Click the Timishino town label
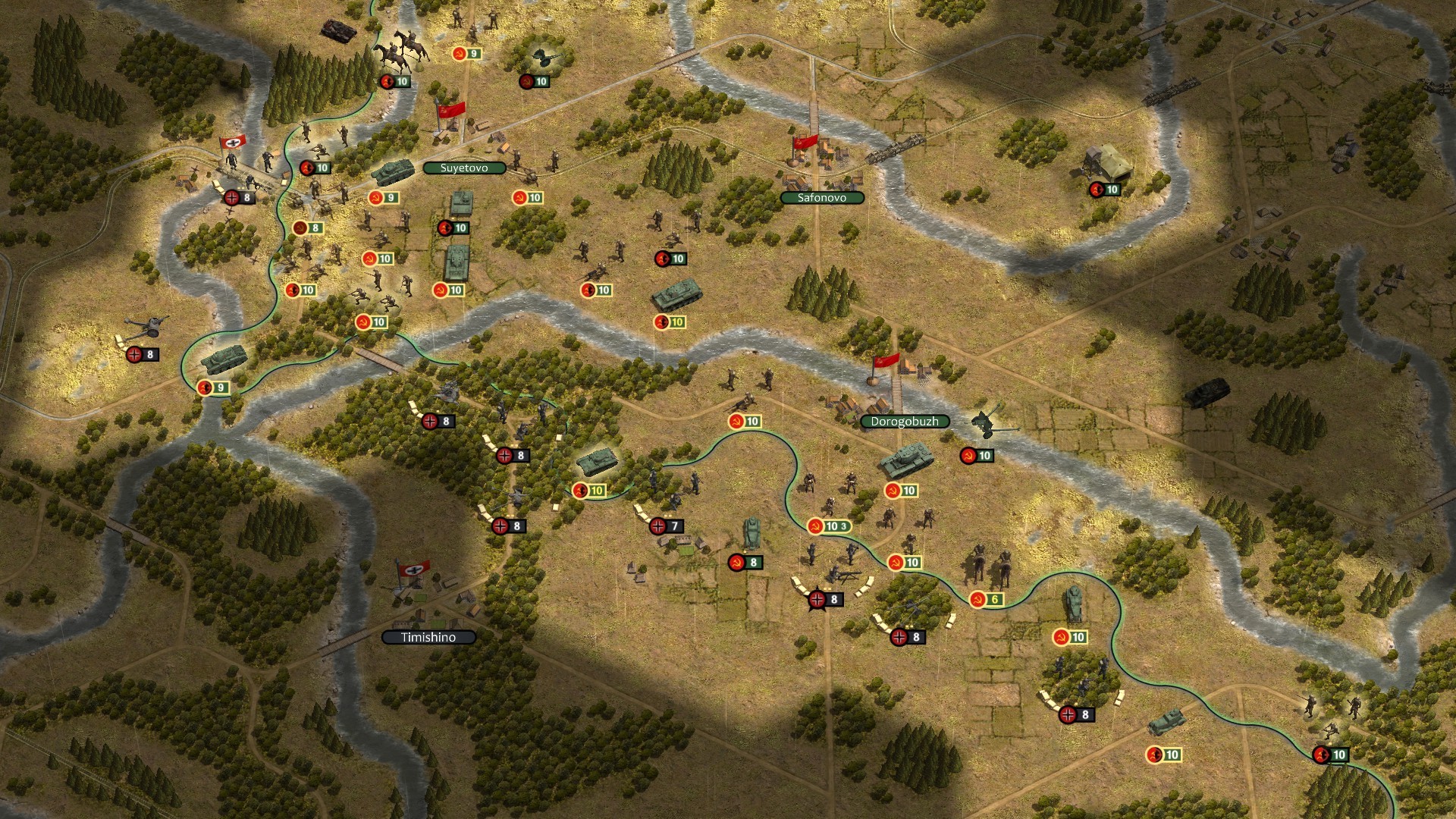Screen dimensions: 1456x819 click(x=428, y=638)
